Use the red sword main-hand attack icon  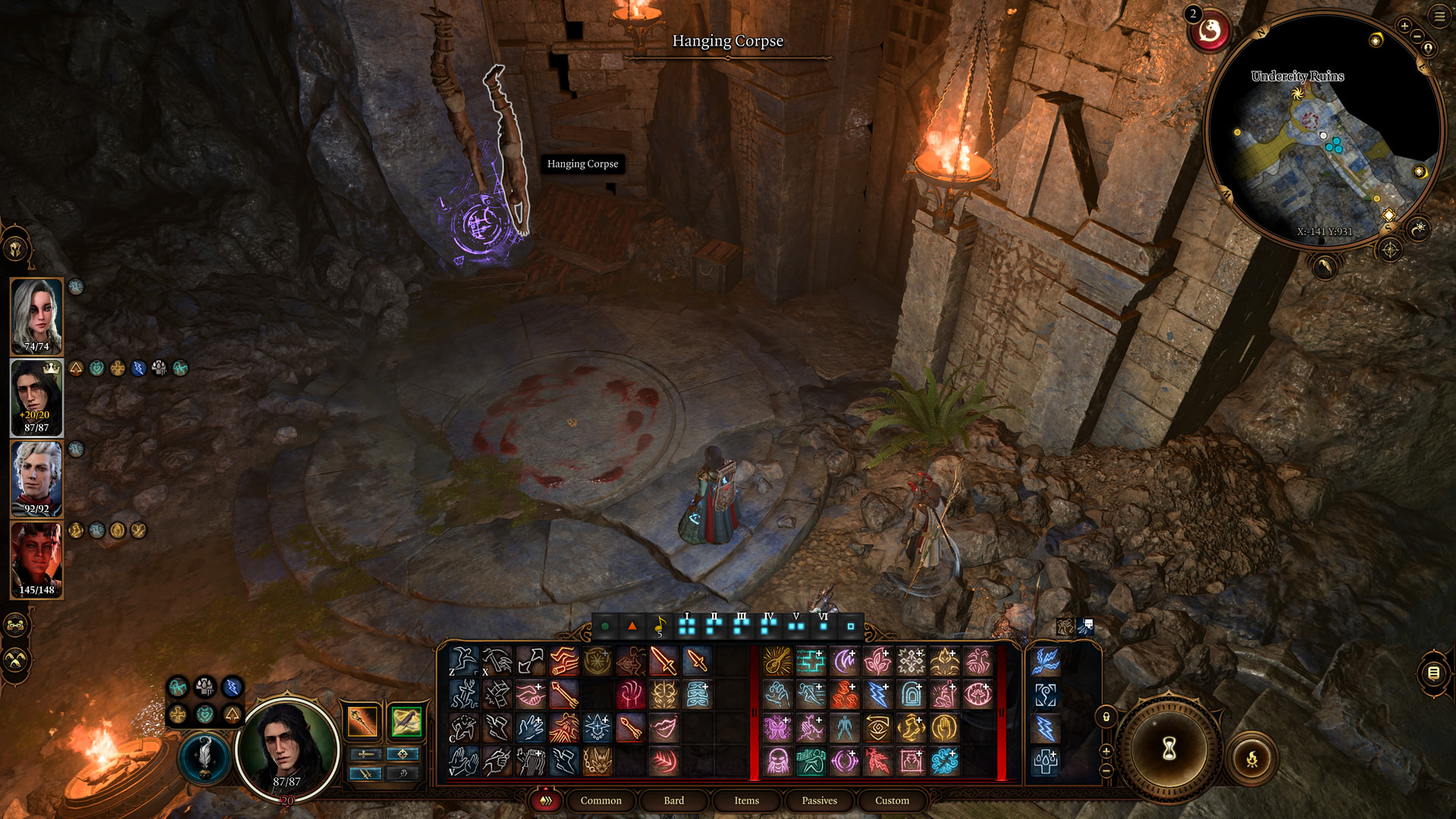click(664, 661)
